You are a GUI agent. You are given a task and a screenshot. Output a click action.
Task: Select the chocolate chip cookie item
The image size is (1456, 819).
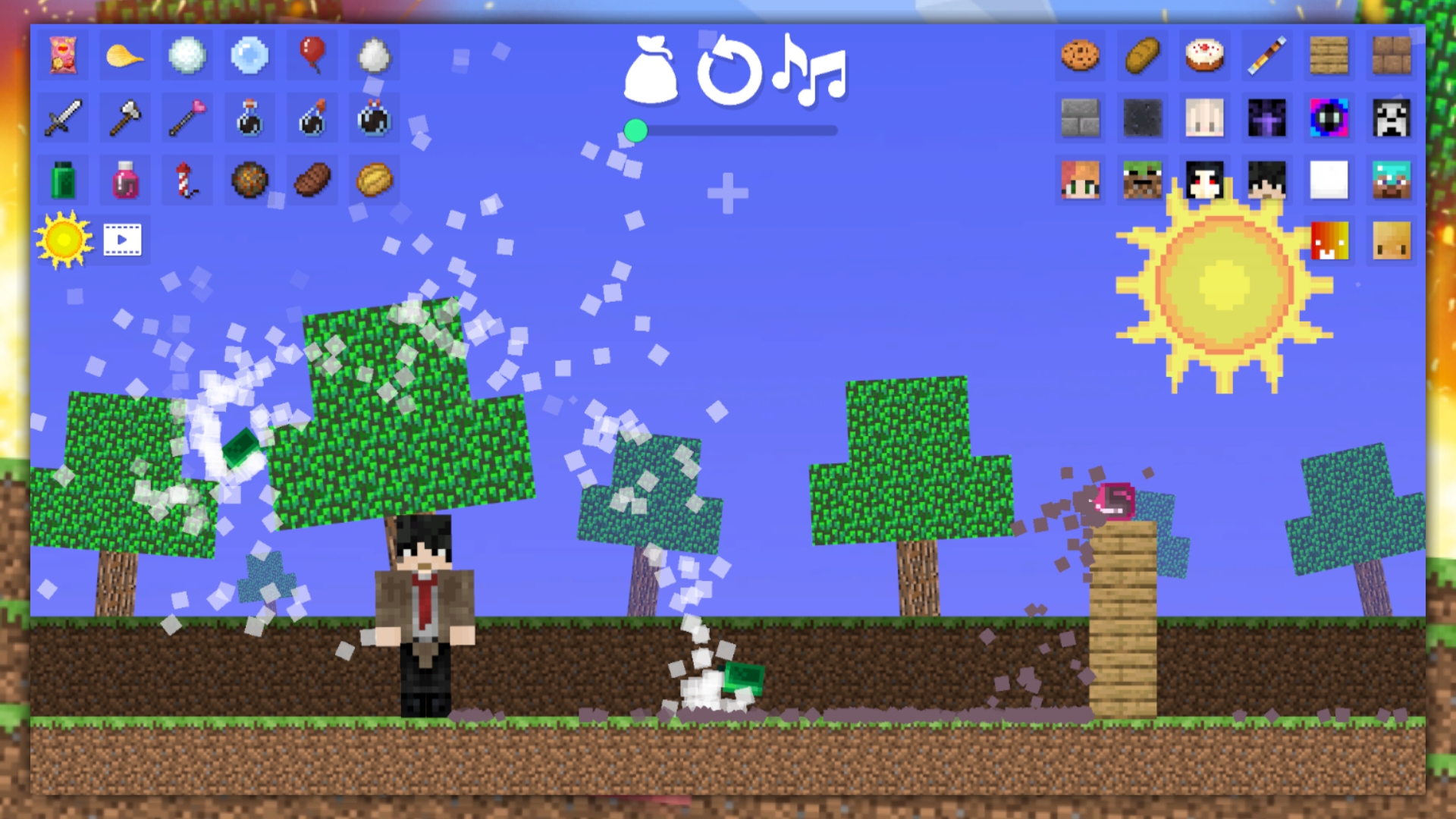1079,55
